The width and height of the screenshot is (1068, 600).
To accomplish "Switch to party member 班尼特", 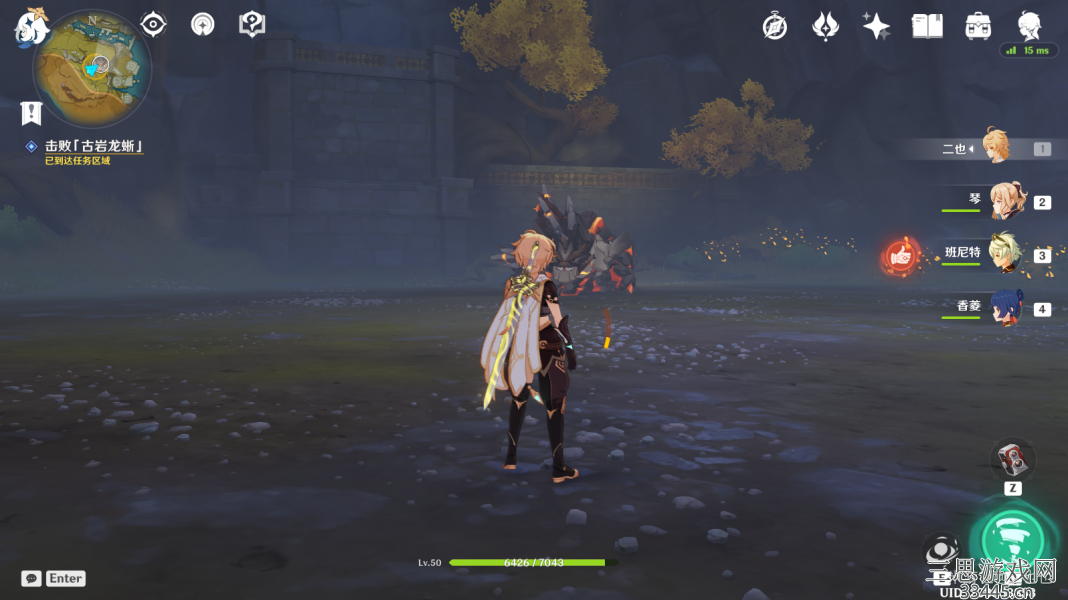I will (1006, 254).
